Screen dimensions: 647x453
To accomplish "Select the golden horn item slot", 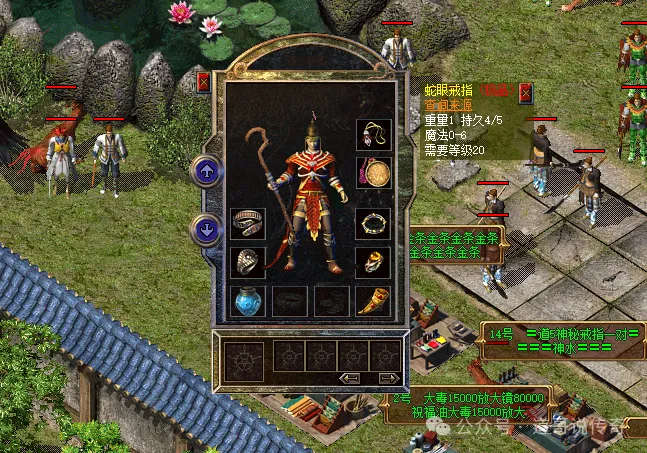I will pyautogui.click(x=372, y=301).
